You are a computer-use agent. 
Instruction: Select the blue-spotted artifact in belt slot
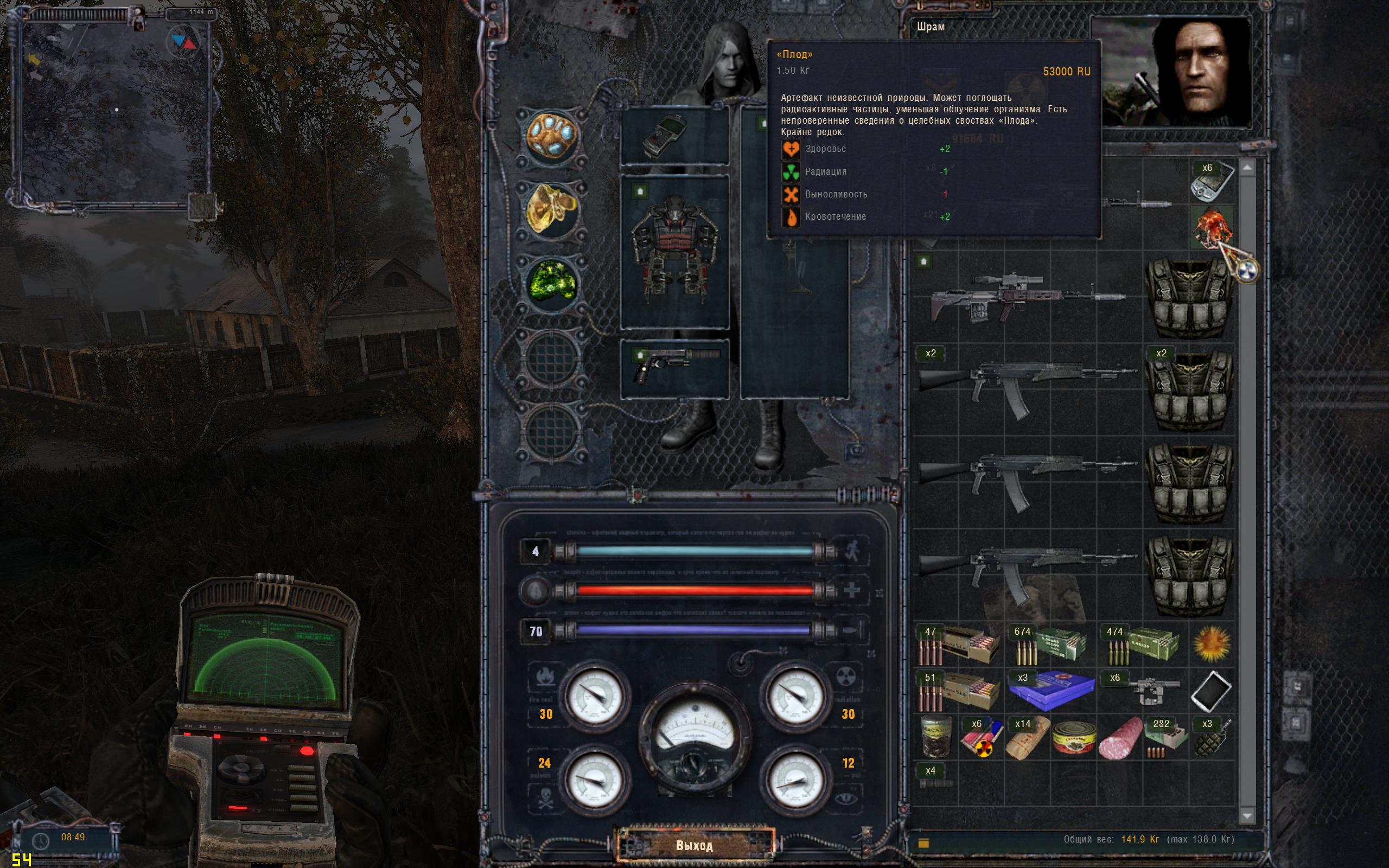click(552, 137)
